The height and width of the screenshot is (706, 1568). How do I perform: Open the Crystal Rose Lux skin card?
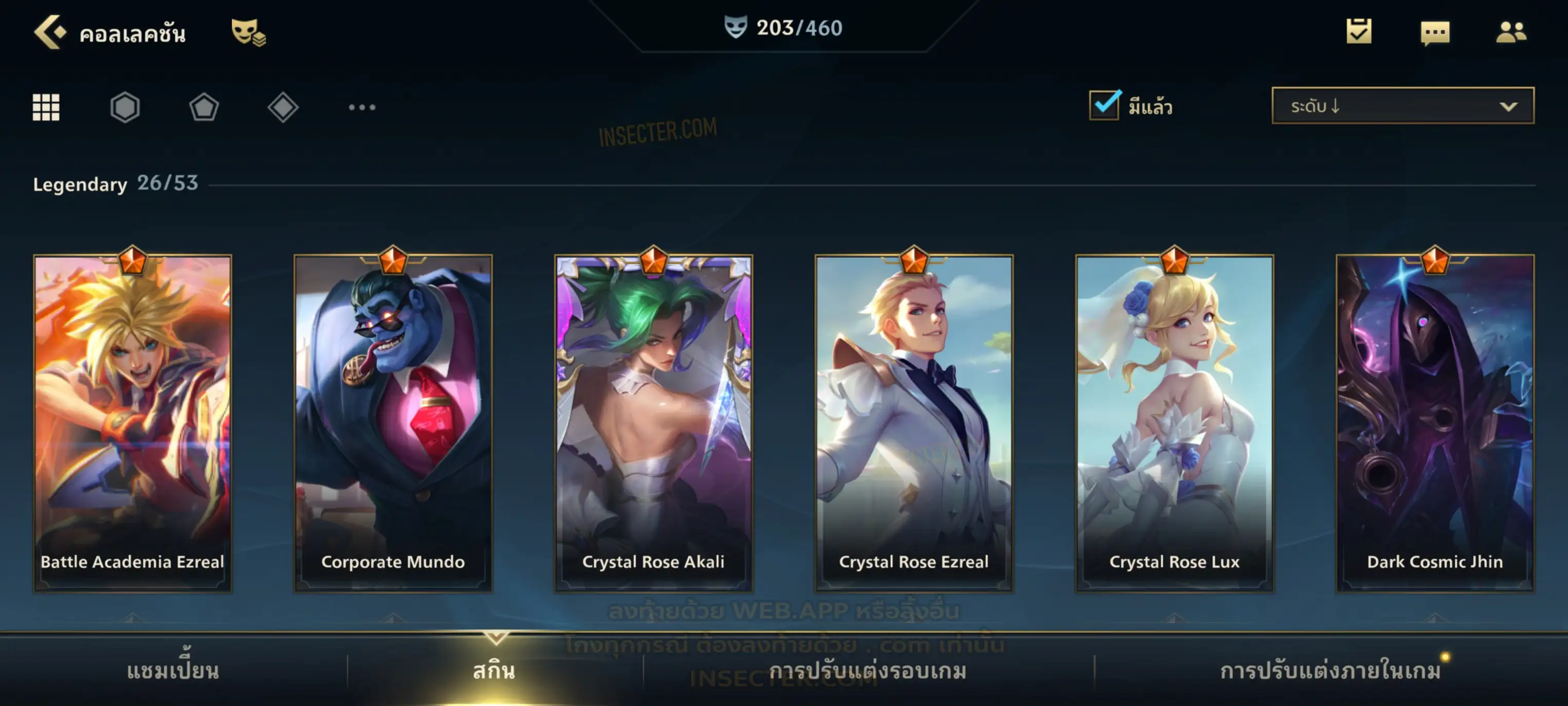[1174, 423]
